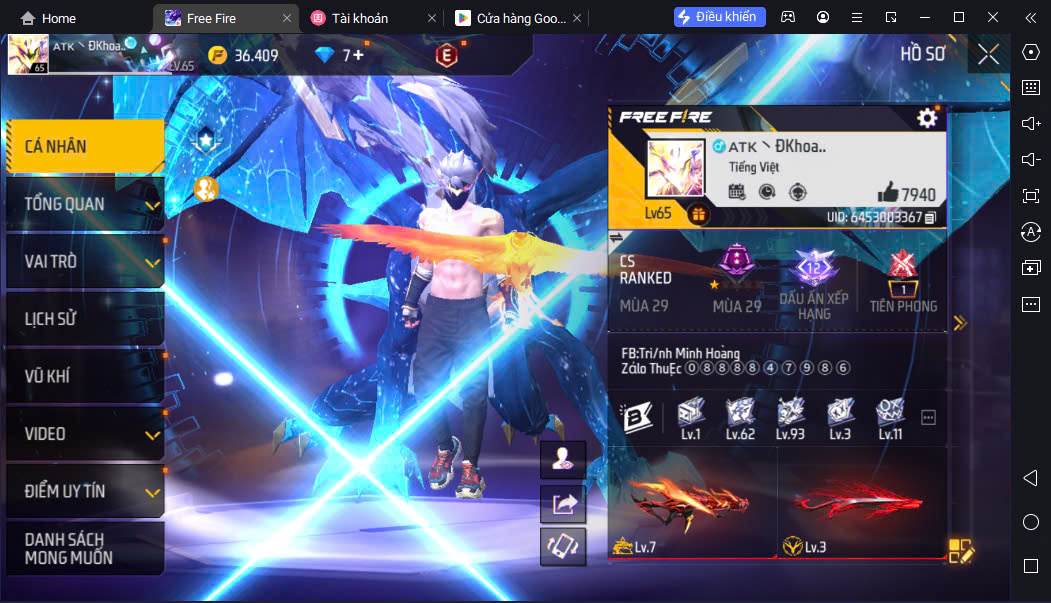This screenshot has height=603, width=1051.
Task: Copy the player UID
Action: click(x=931, y=217)
